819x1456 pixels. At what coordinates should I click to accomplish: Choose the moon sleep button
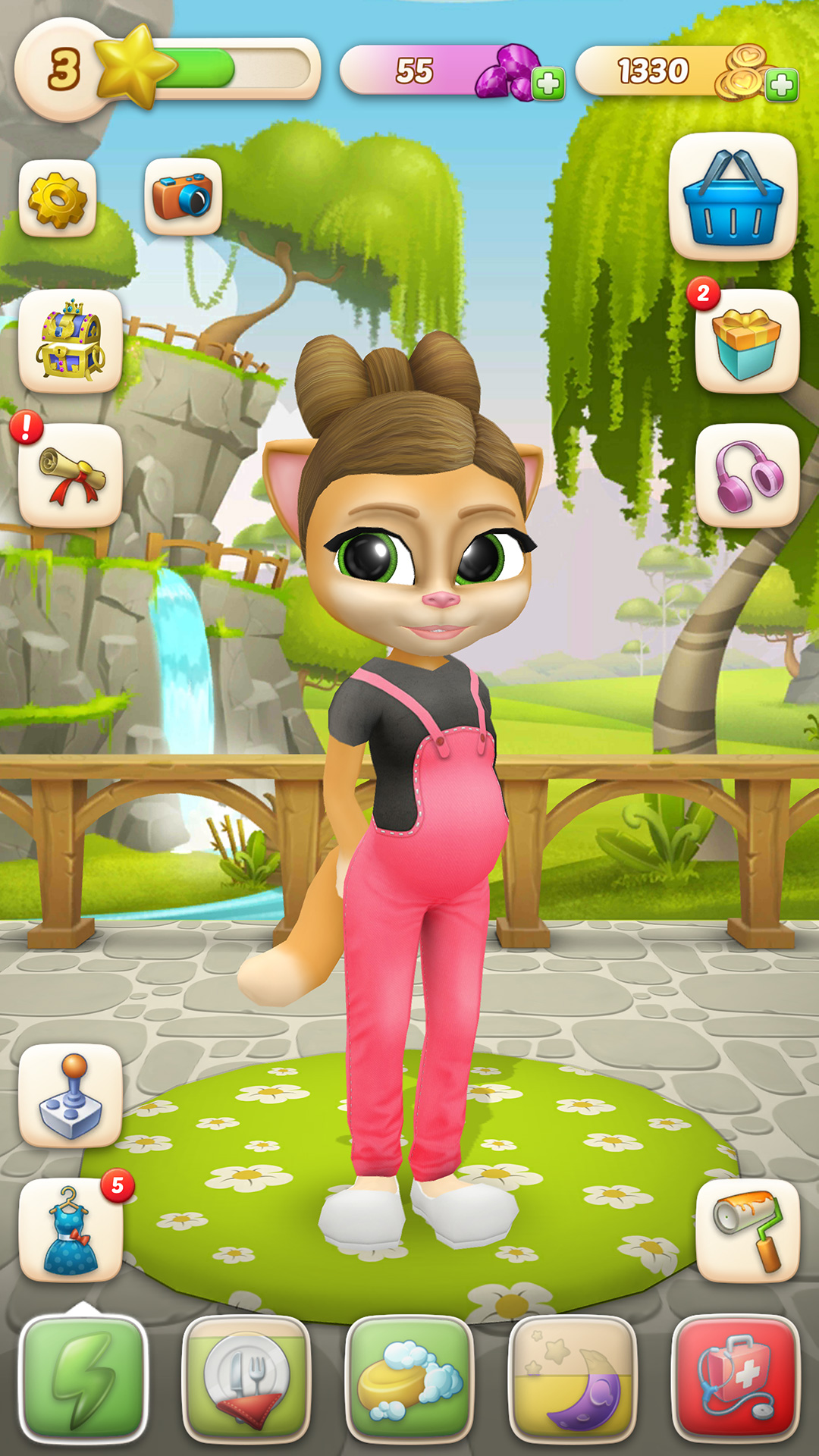pos(573,1378)
